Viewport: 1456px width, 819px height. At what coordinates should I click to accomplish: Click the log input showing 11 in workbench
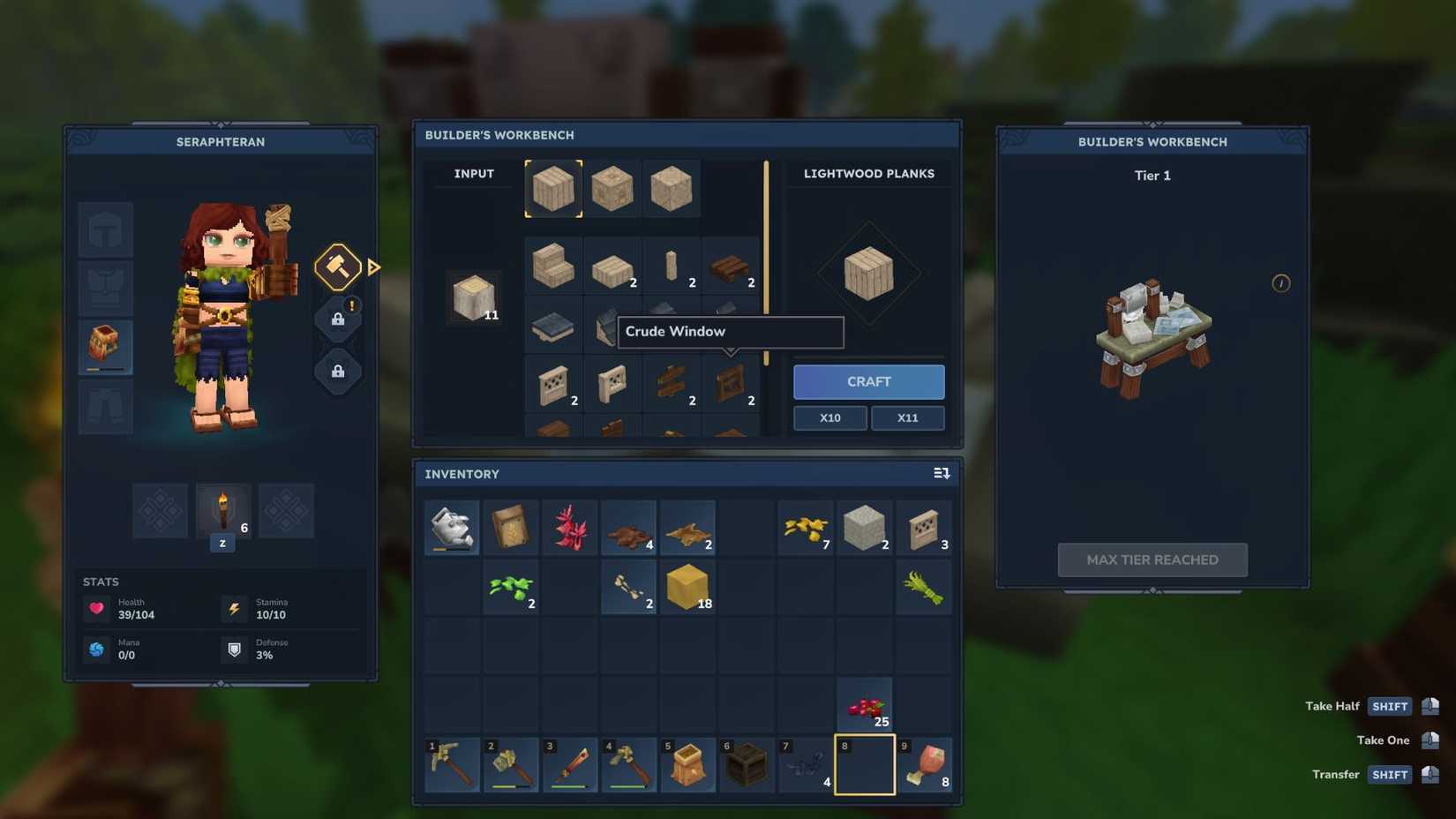(x=474, y=297)
